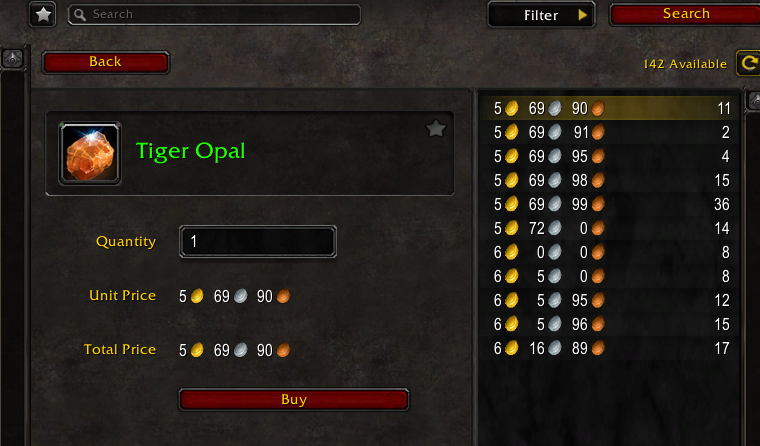Select the 5g 69s 91c listing row
This screenshot has width=760, height=446.
[610, 132]
